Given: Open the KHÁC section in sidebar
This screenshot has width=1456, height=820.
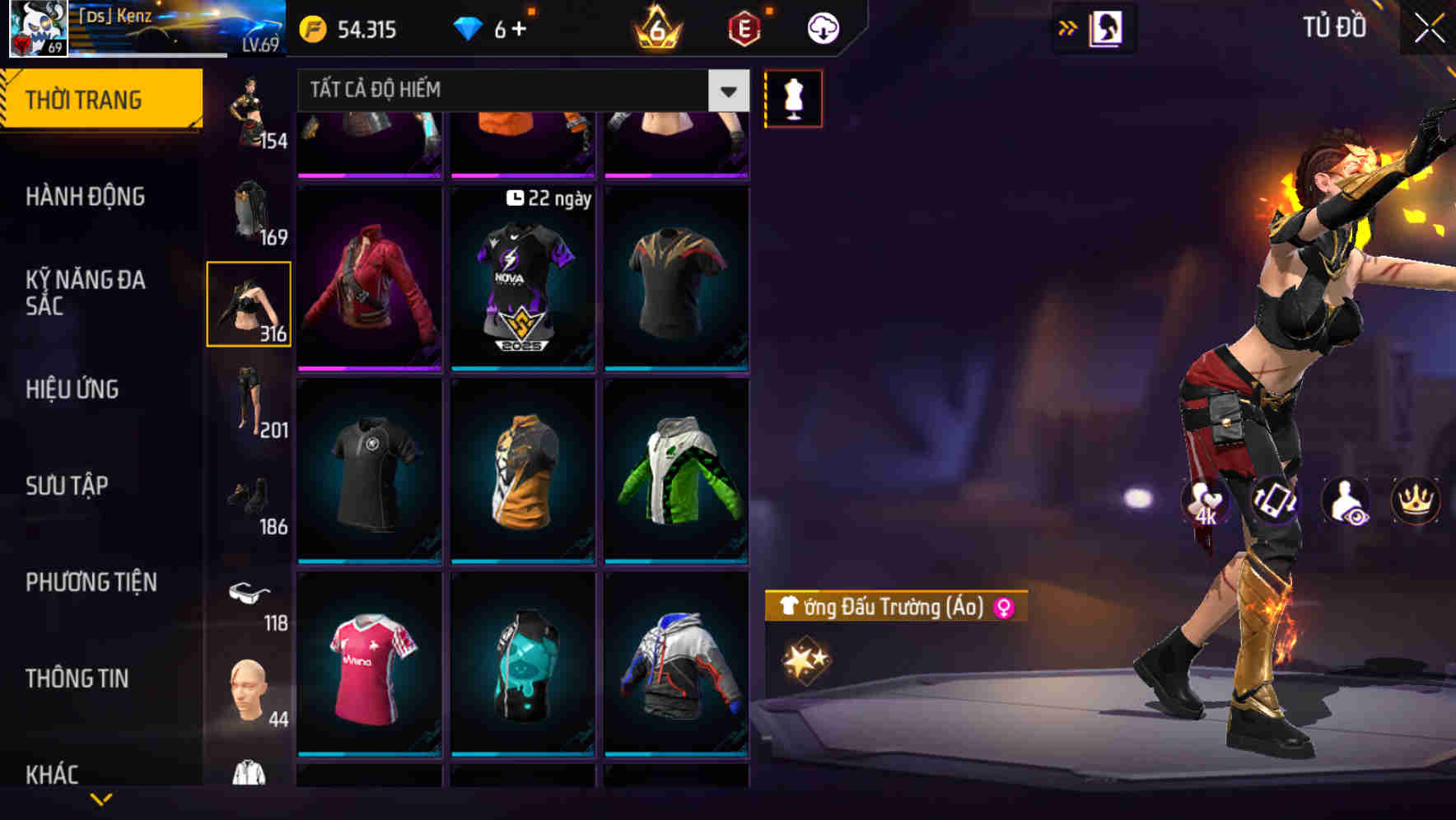Looking at the screenshot, I should [54, 774].
